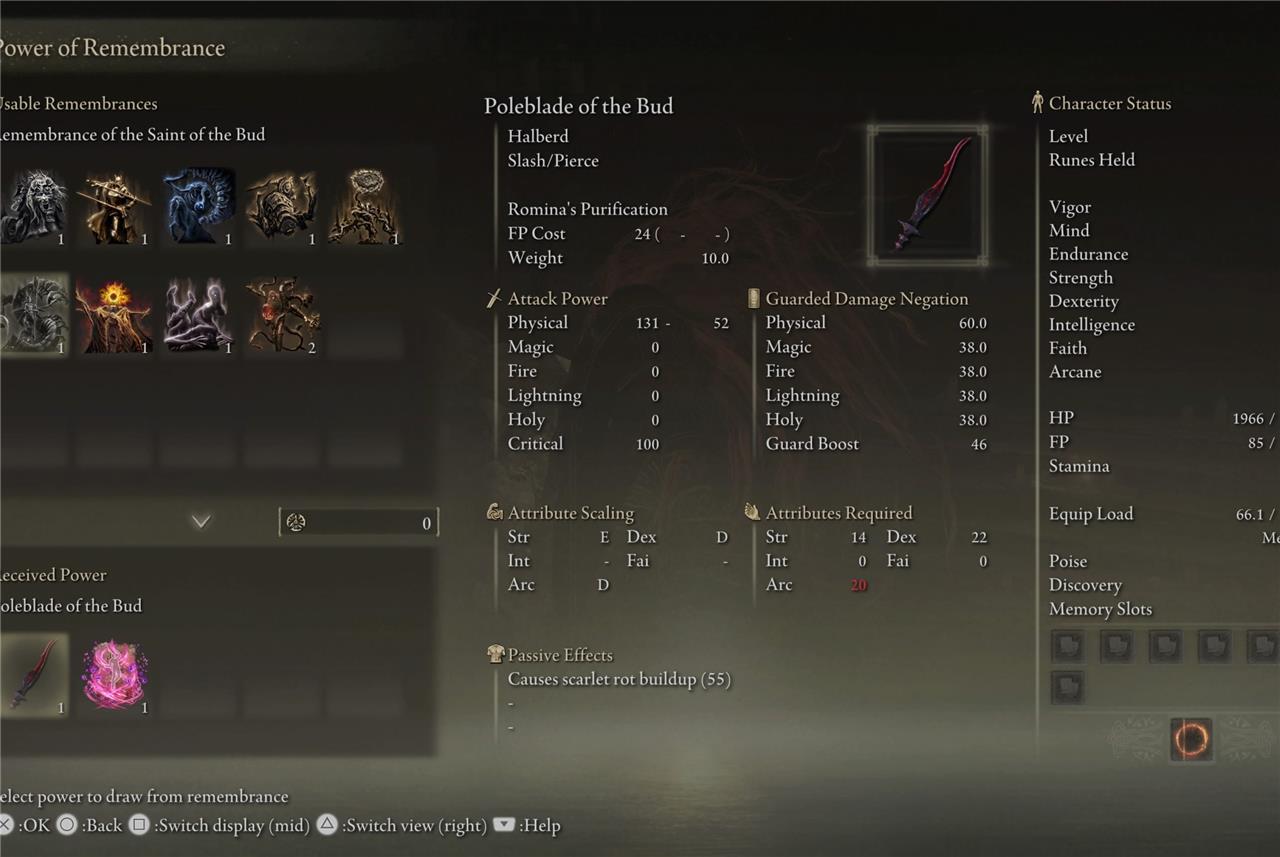Image resolution: width=1280 pixels, height=857 pixels.
Task: Choose the armored knight with thorns remembrance
Action: (283, 205)
